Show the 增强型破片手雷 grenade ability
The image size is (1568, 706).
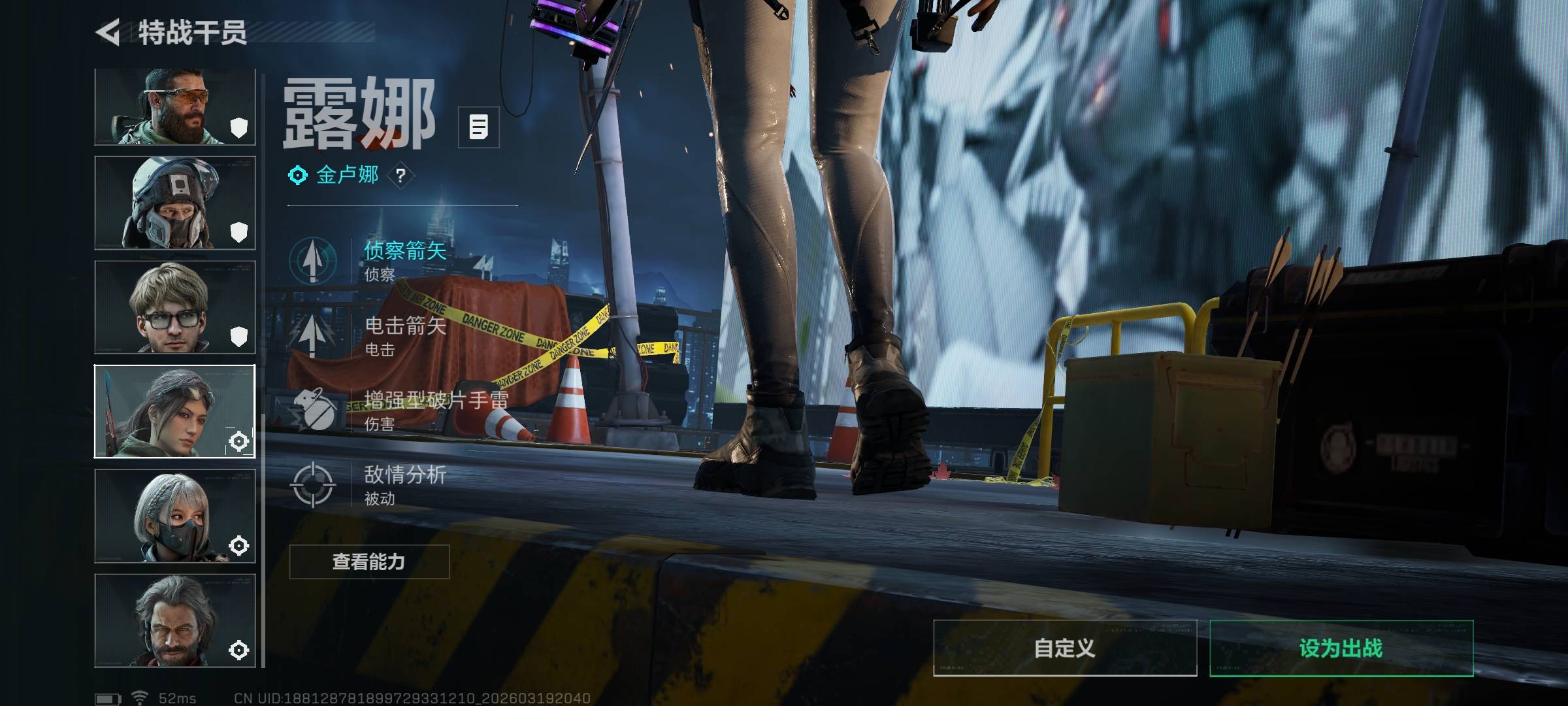click(x=399, y=410)
